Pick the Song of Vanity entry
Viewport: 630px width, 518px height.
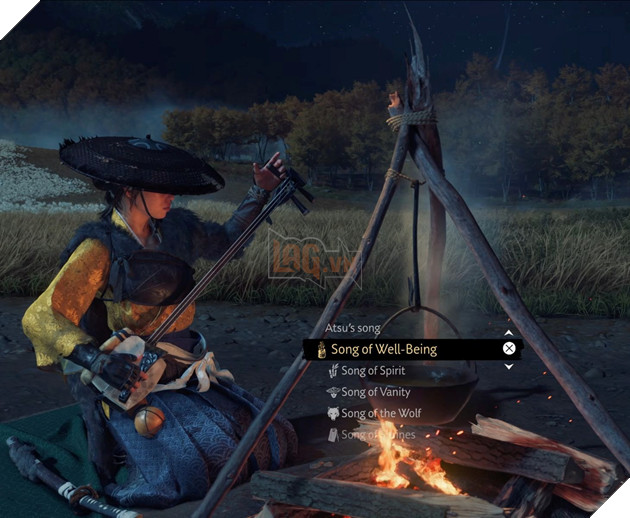coord(375,392)
